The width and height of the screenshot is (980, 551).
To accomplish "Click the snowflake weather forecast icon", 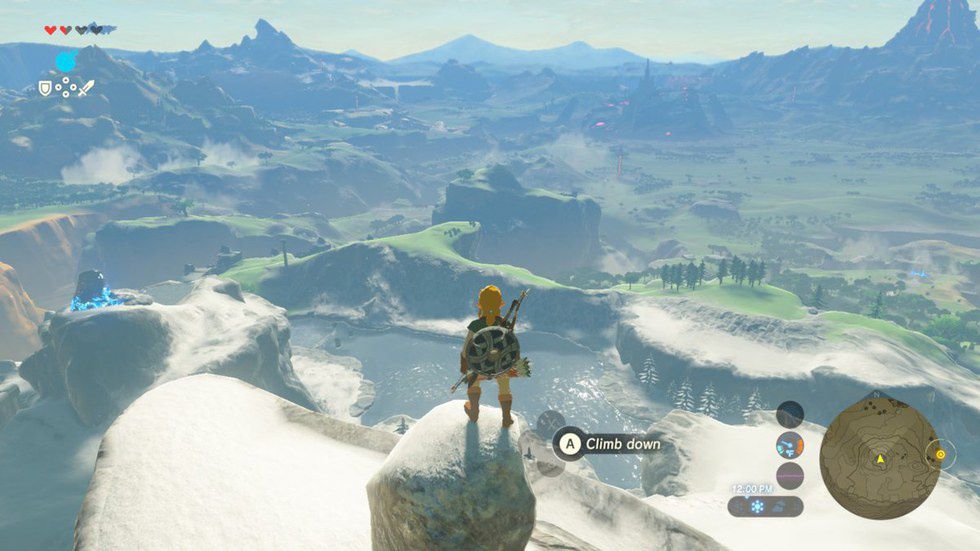I will [x=757, y=506].
